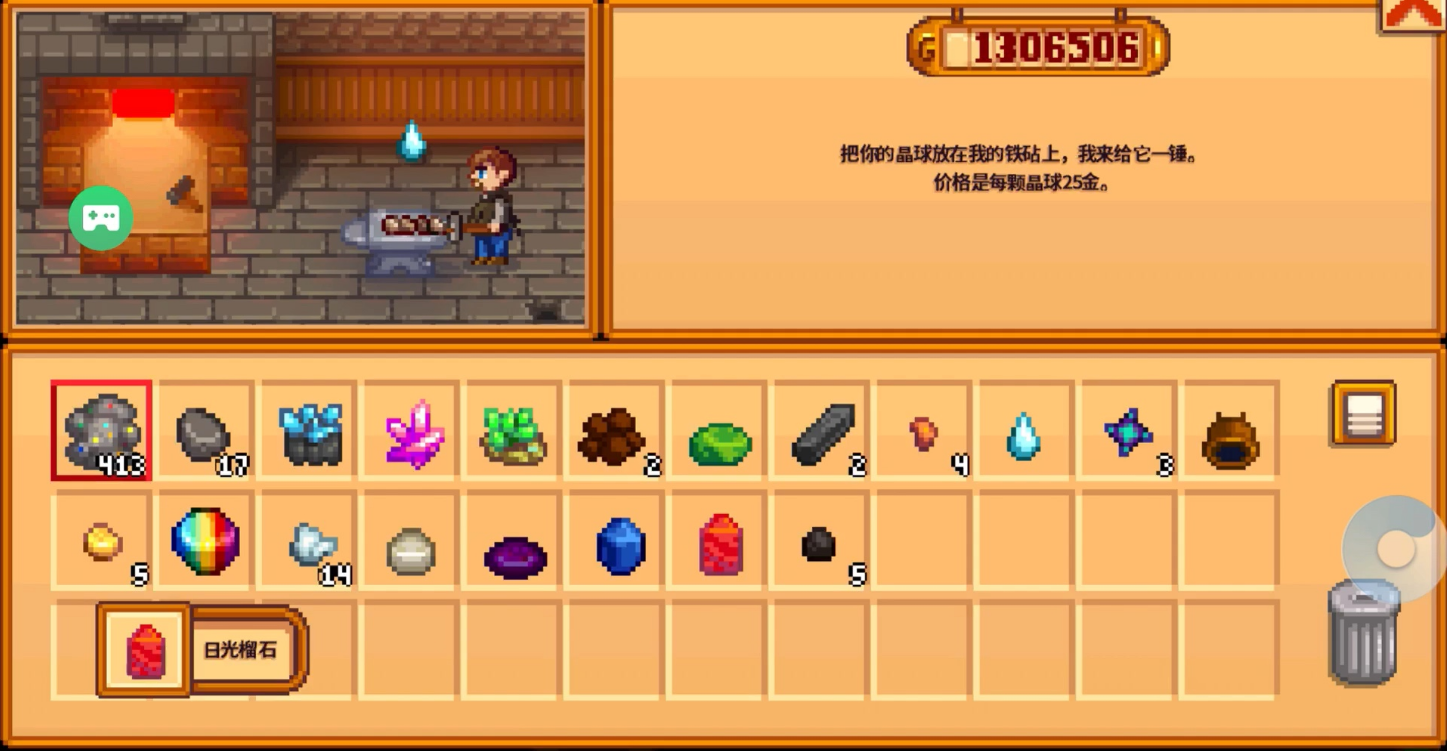The width and height of the screenshot is (1447, 751).
Task: Choose the dark metal bar stack
Action: click(x=822, y=434)
